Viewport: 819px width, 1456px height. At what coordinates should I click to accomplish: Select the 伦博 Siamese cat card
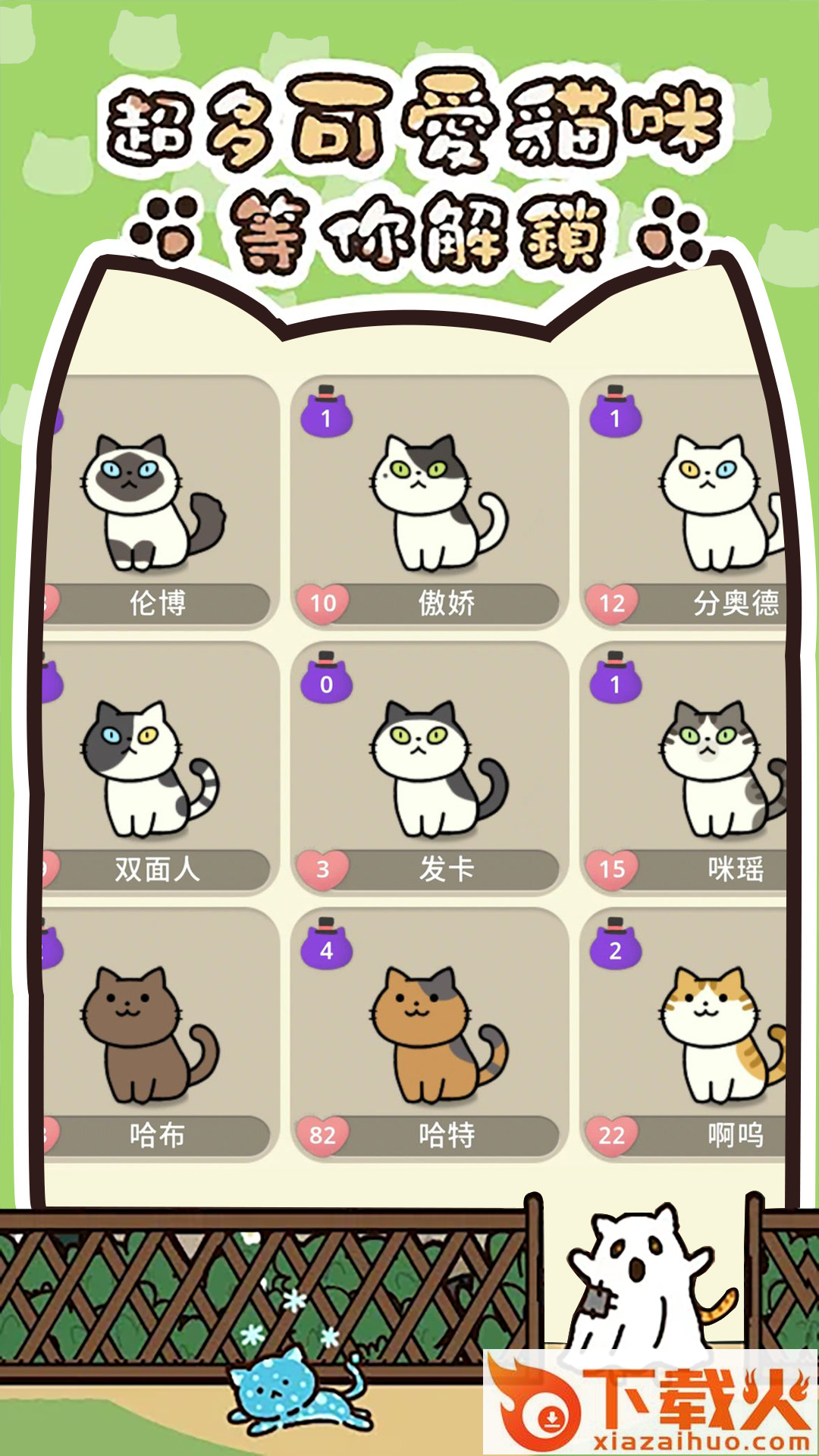tap(159, 502)
